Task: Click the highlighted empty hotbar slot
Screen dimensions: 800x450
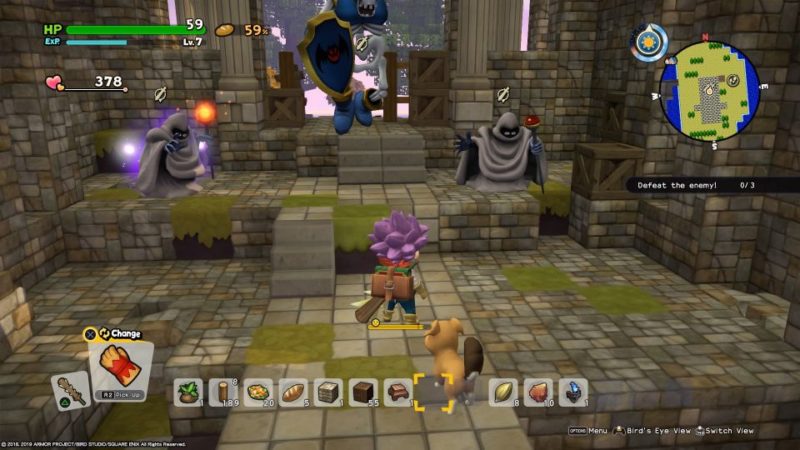Action: [434, 392]
